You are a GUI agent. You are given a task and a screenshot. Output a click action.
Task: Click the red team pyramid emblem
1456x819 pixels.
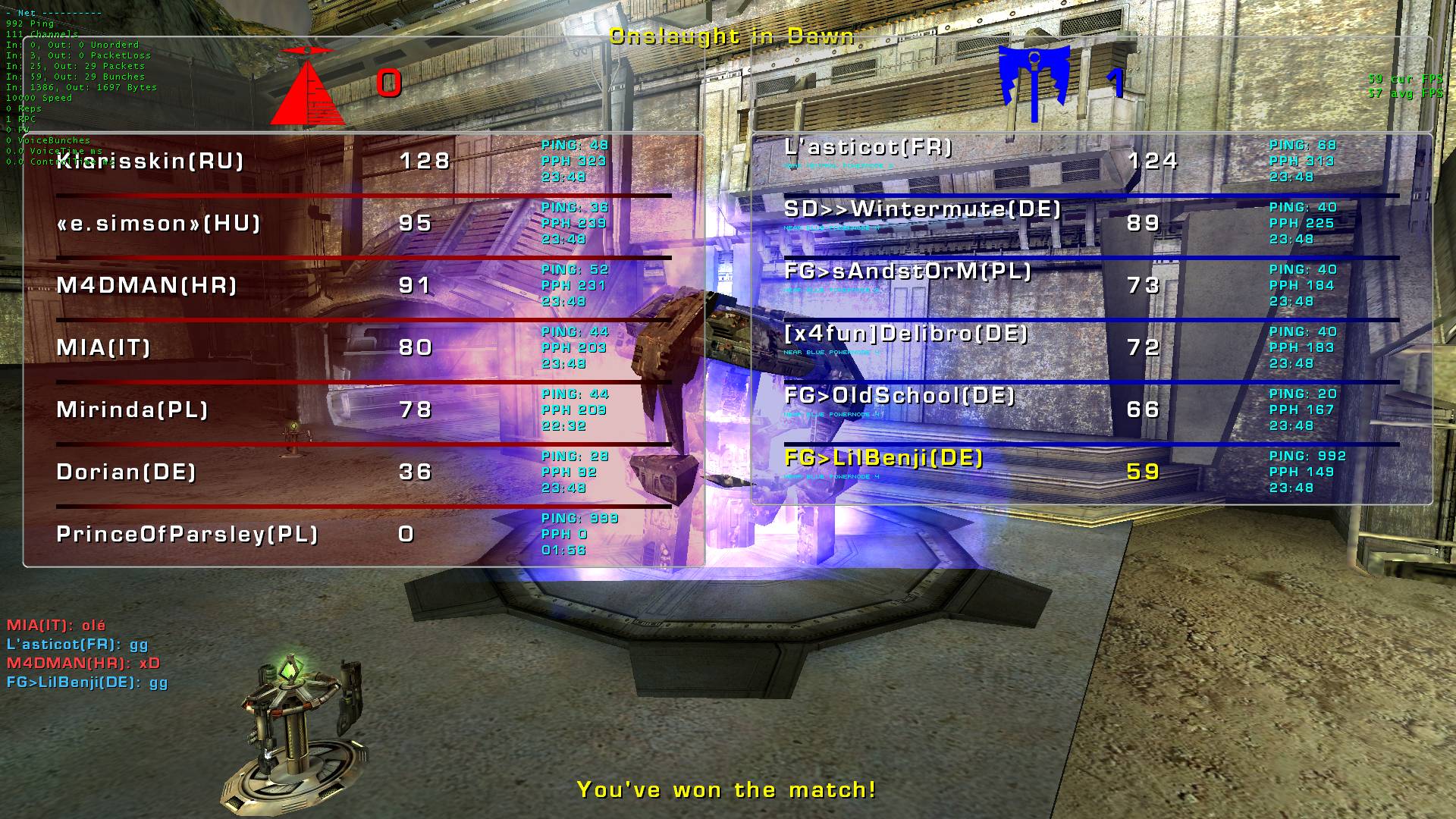308,86
